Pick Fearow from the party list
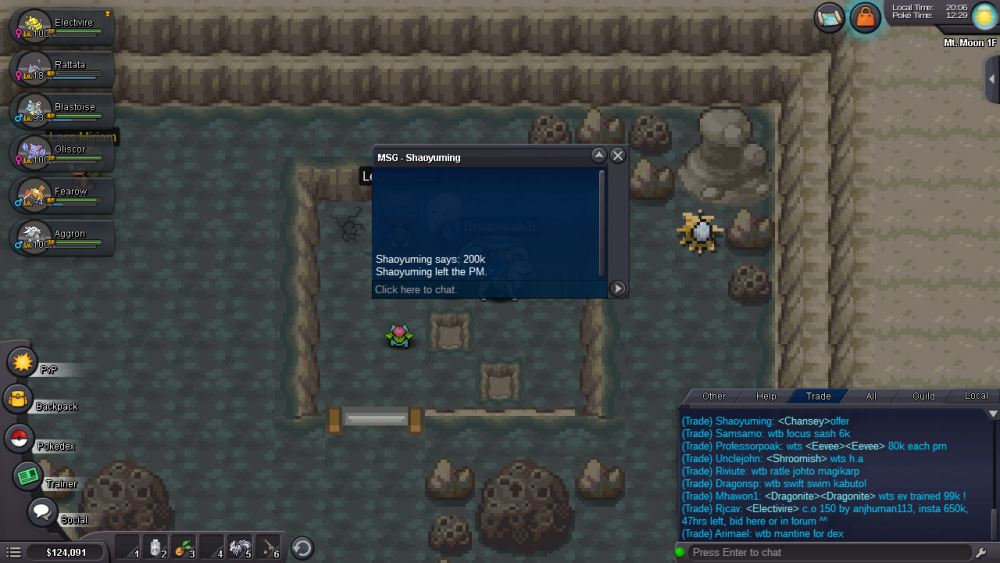The width and height of the screenshot is (1000, 563). coord(58,195)
